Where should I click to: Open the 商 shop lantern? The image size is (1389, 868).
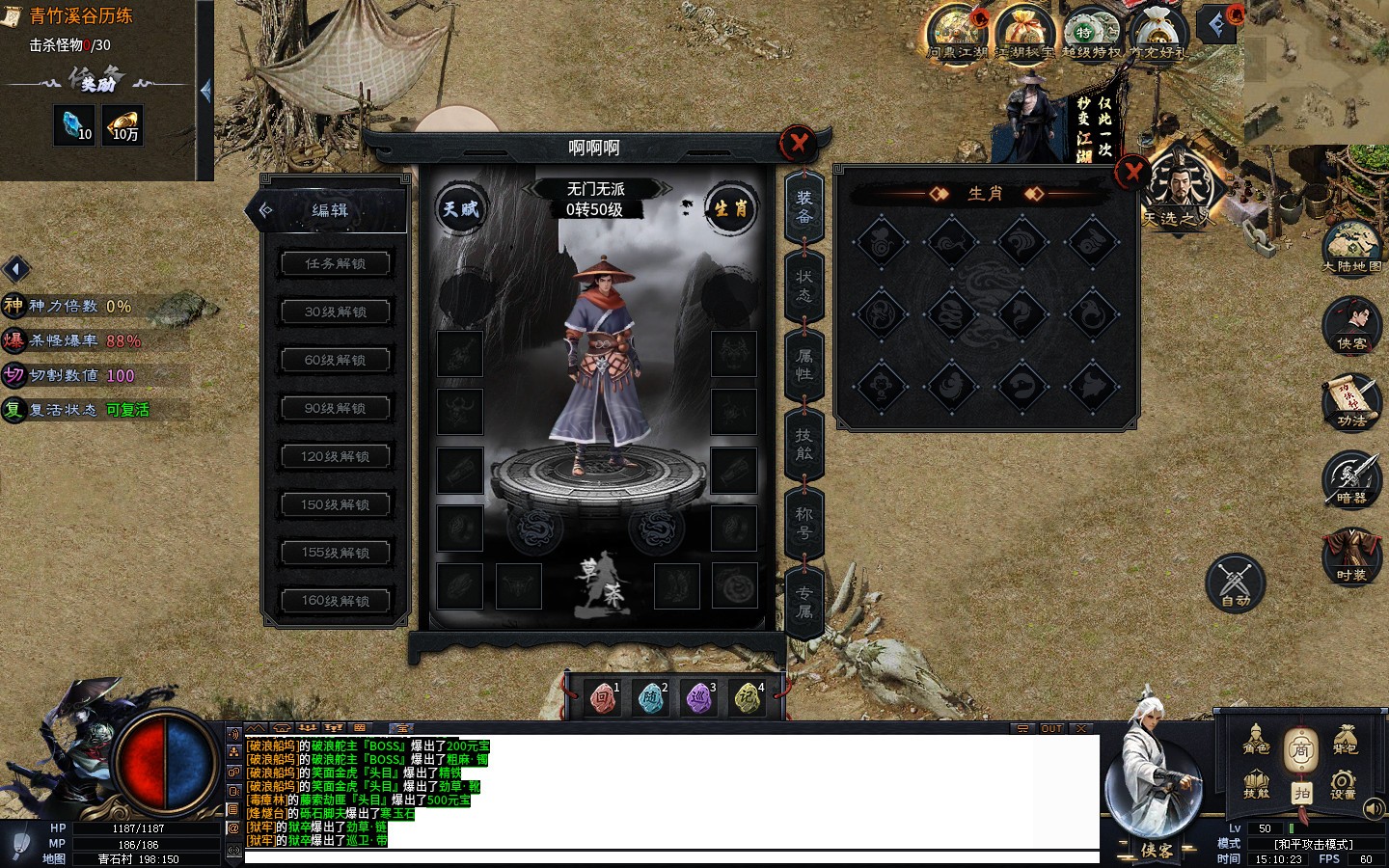(1300, 748)
